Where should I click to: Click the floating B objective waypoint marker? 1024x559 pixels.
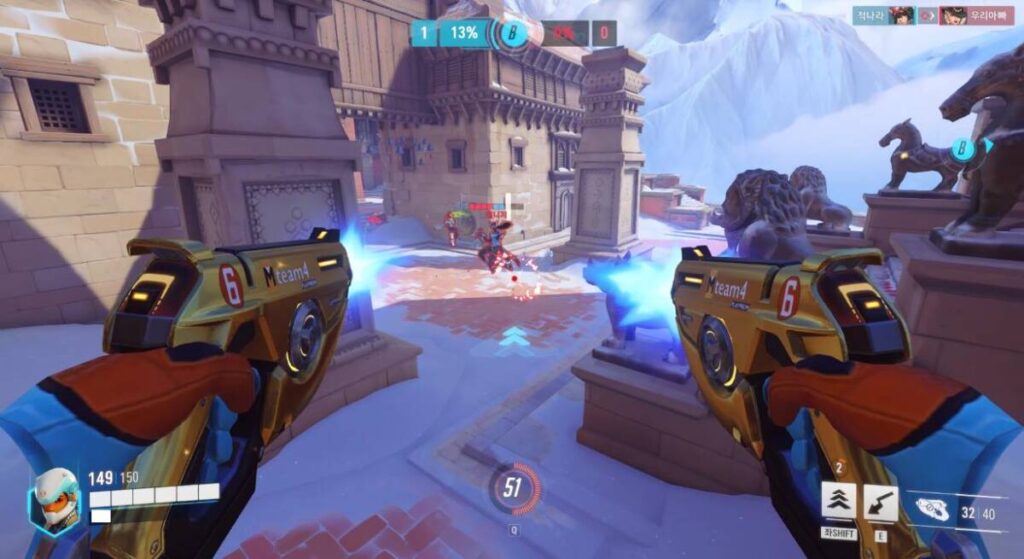964,150
